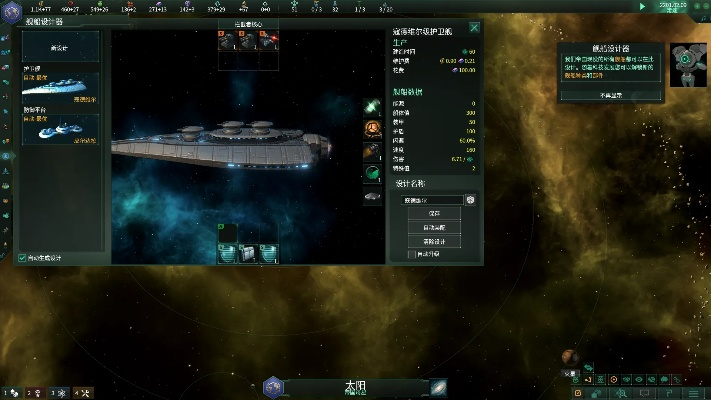Save the current ship design

click(x=434, y=214)
